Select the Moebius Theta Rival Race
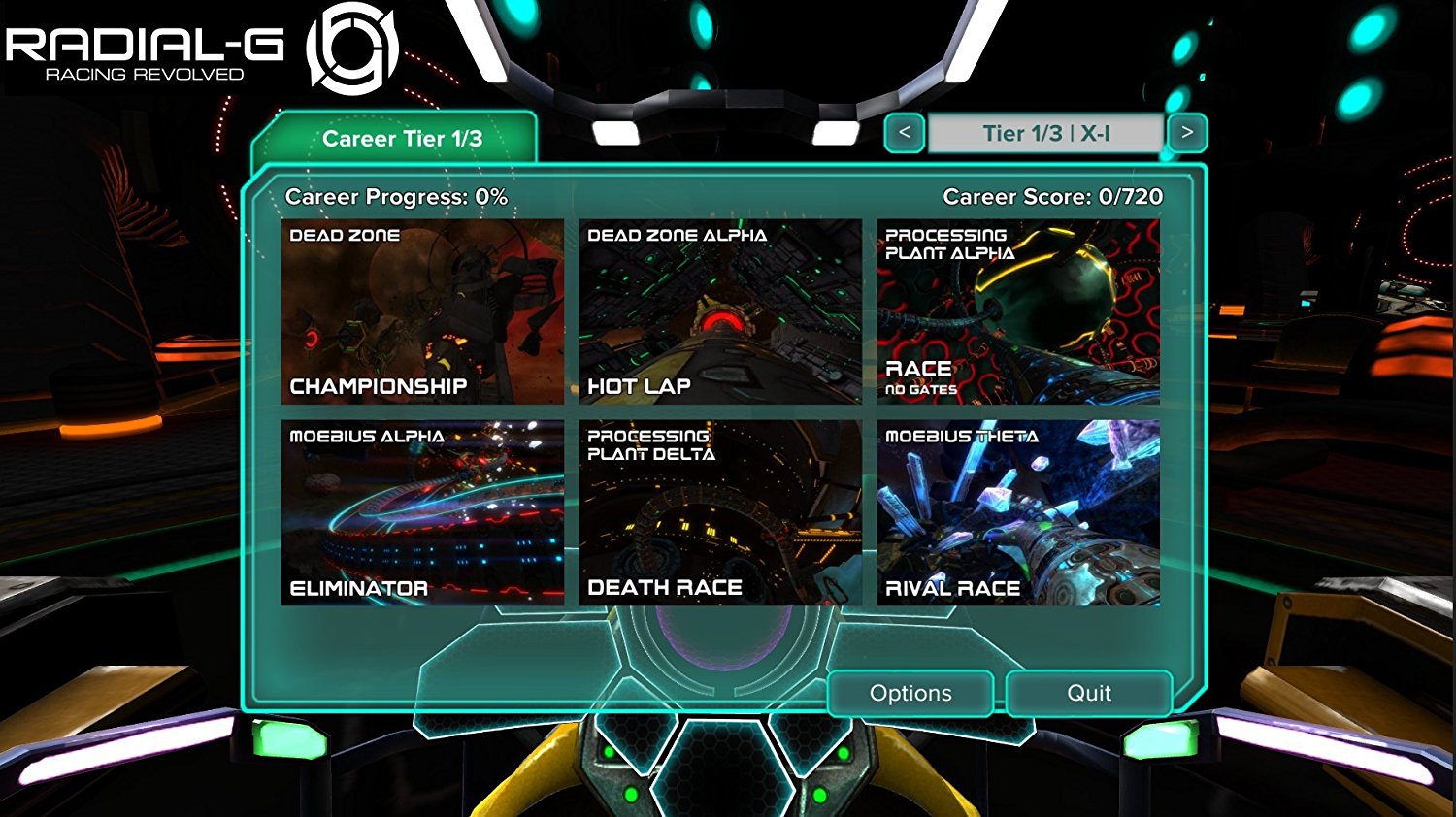Viewport: 1456px width, 817px height. point(1018,512)
